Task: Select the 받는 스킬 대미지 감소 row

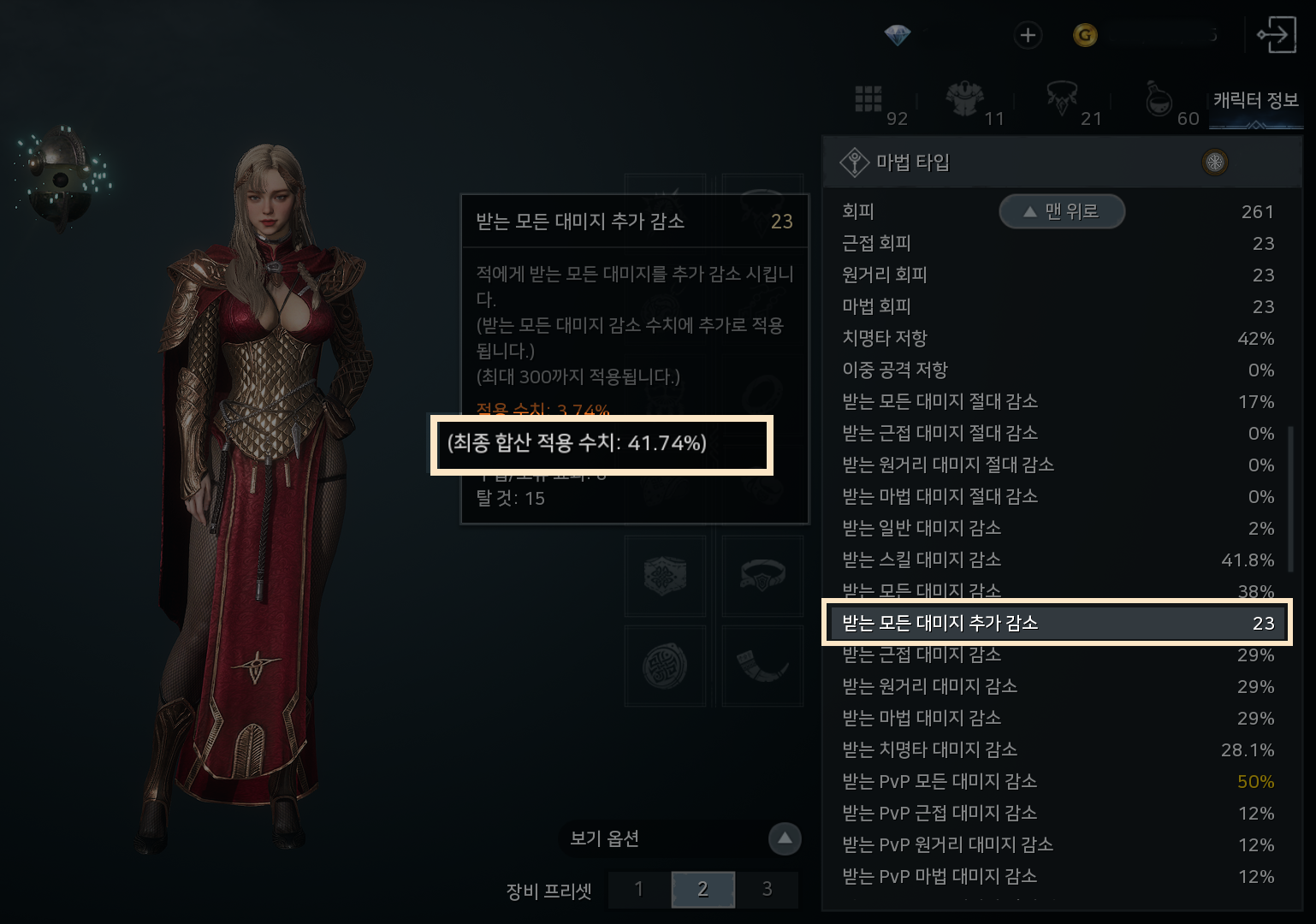Action: 1057,560
